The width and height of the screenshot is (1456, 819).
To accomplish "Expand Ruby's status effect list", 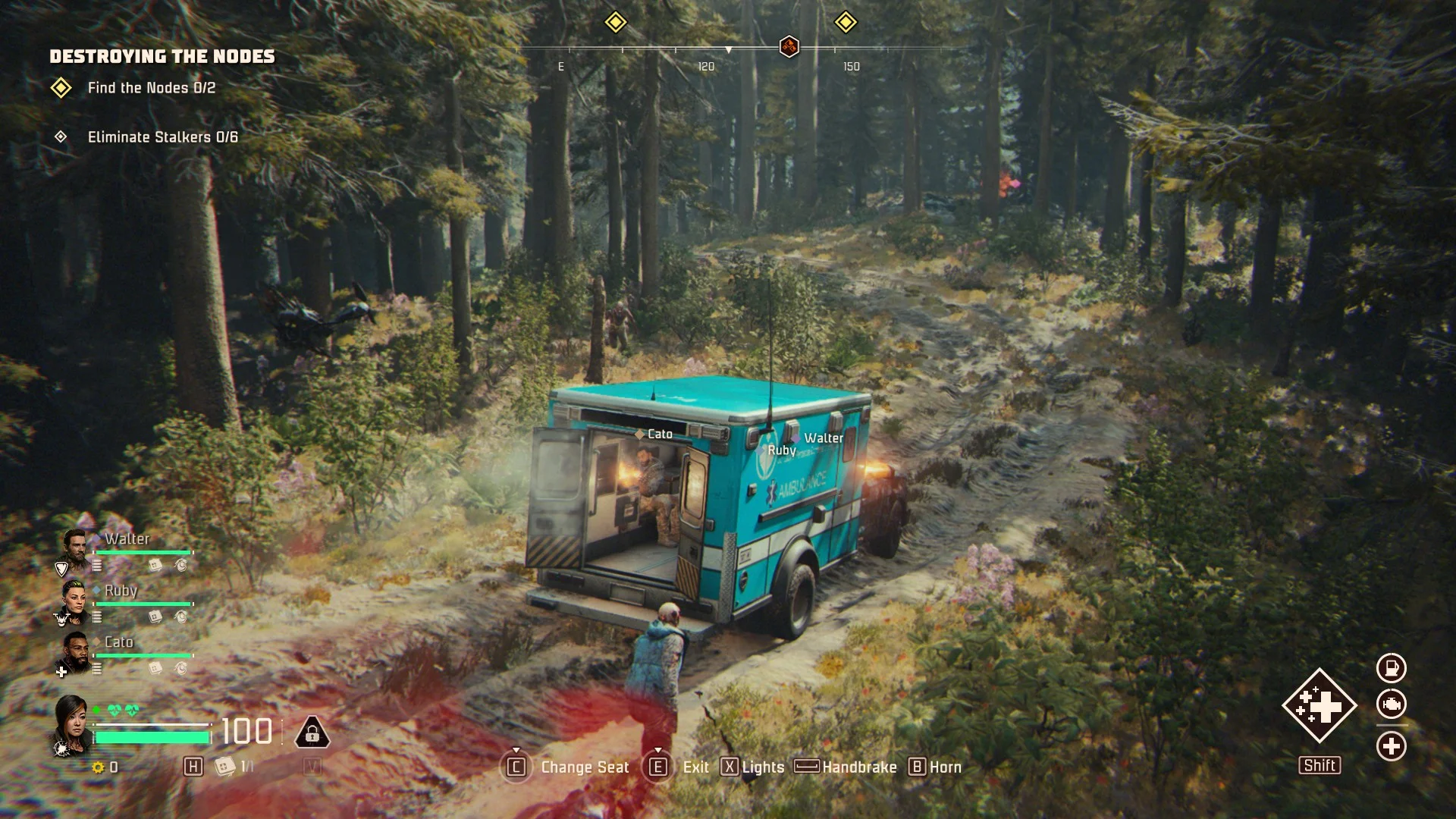I will pyautogui.click(x=96, y=617).
